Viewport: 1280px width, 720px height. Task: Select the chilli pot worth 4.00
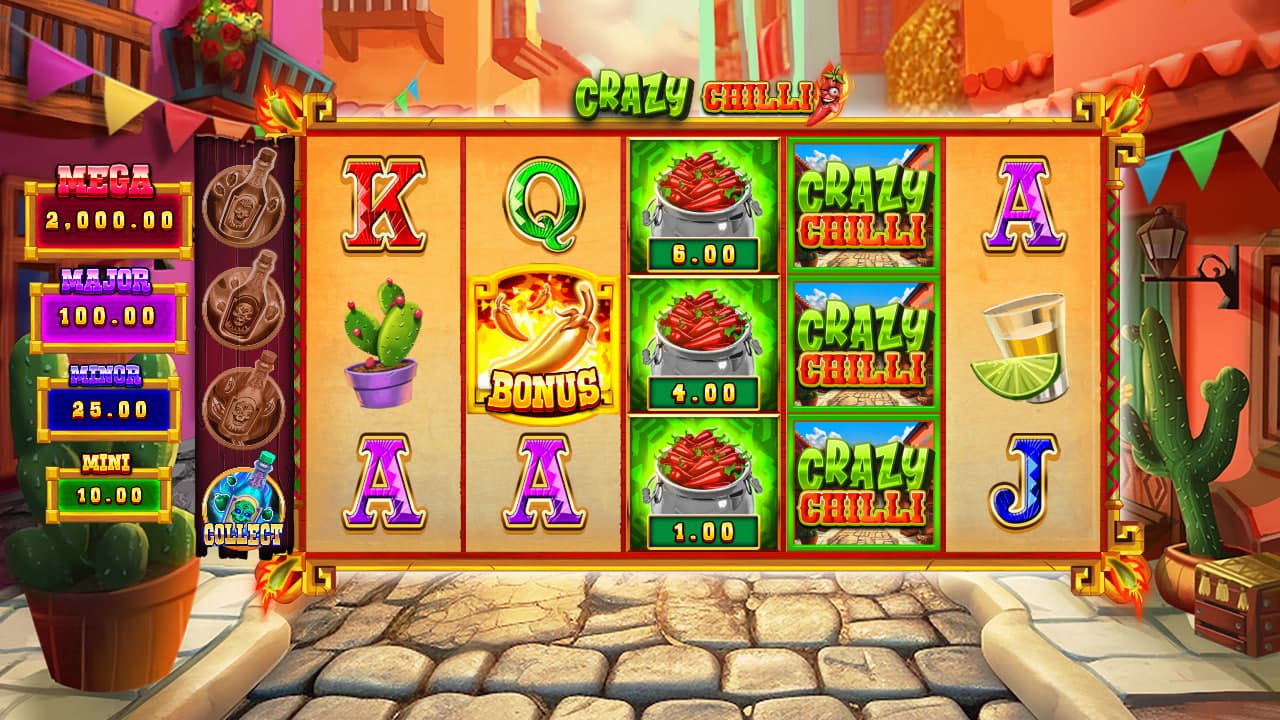pyautogui.click(x=704, y=345)
